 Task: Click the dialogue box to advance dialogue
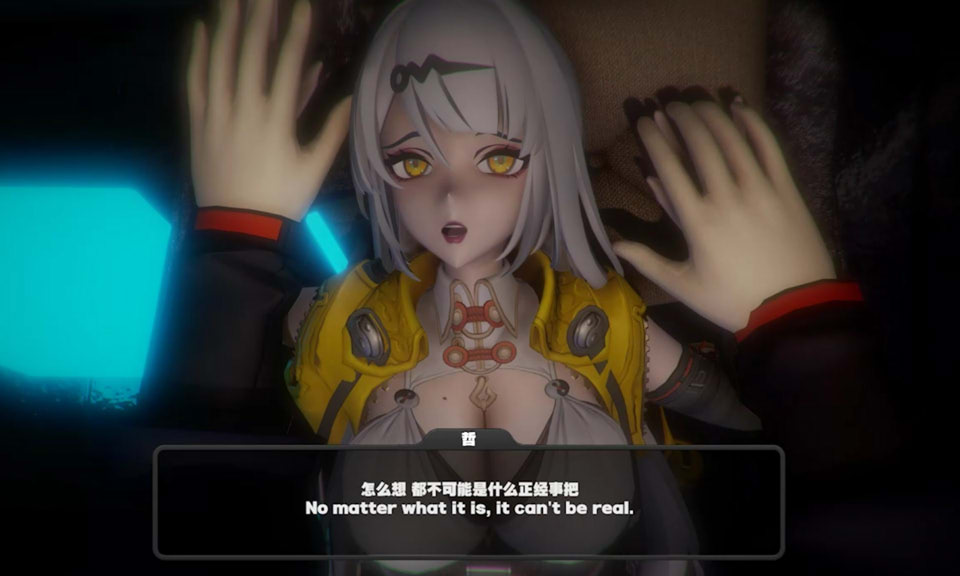click(x=468, y=502)
